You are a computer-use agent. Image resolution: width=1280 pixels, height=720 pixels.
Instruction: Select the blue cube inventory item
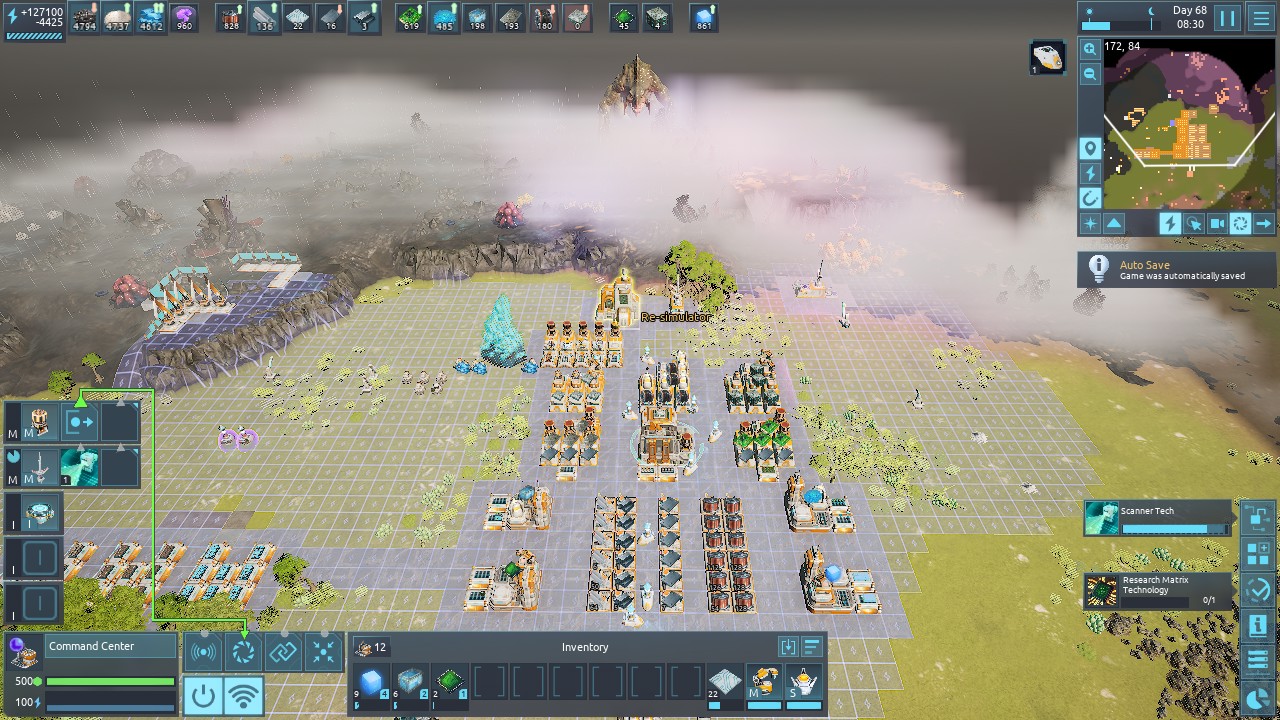372,683
